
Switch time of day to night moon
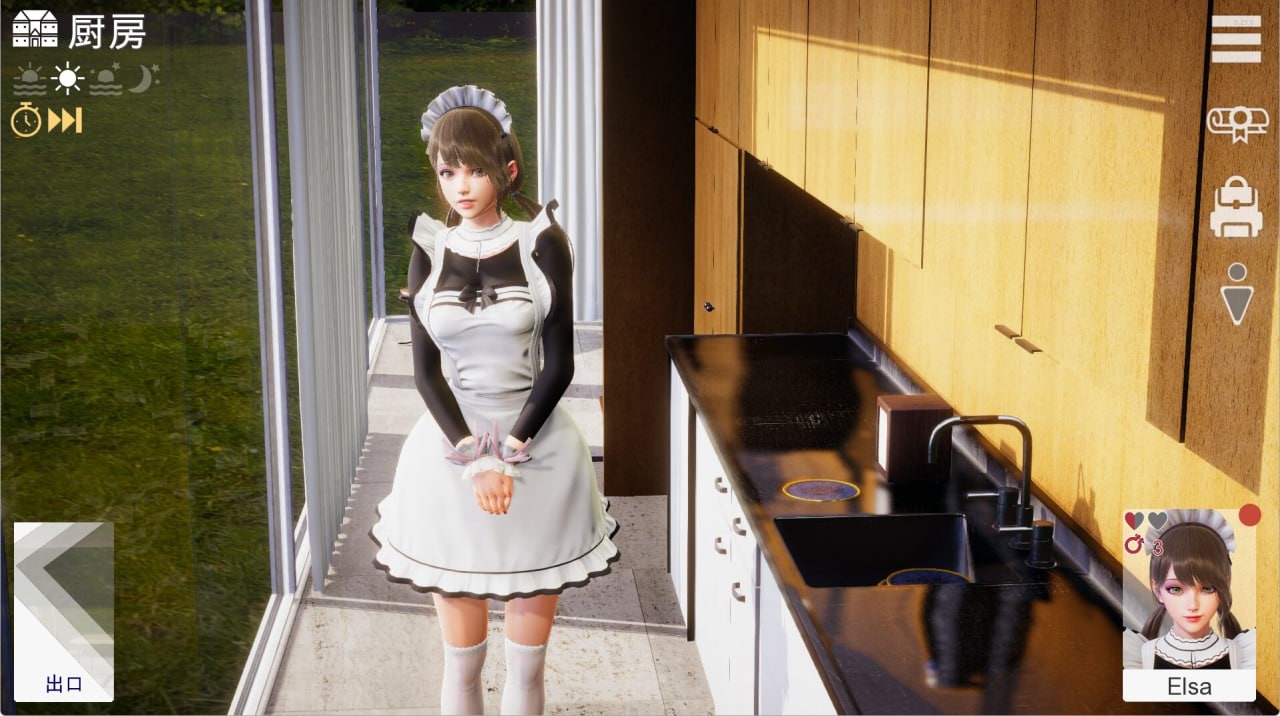click(x=143, y=79)
